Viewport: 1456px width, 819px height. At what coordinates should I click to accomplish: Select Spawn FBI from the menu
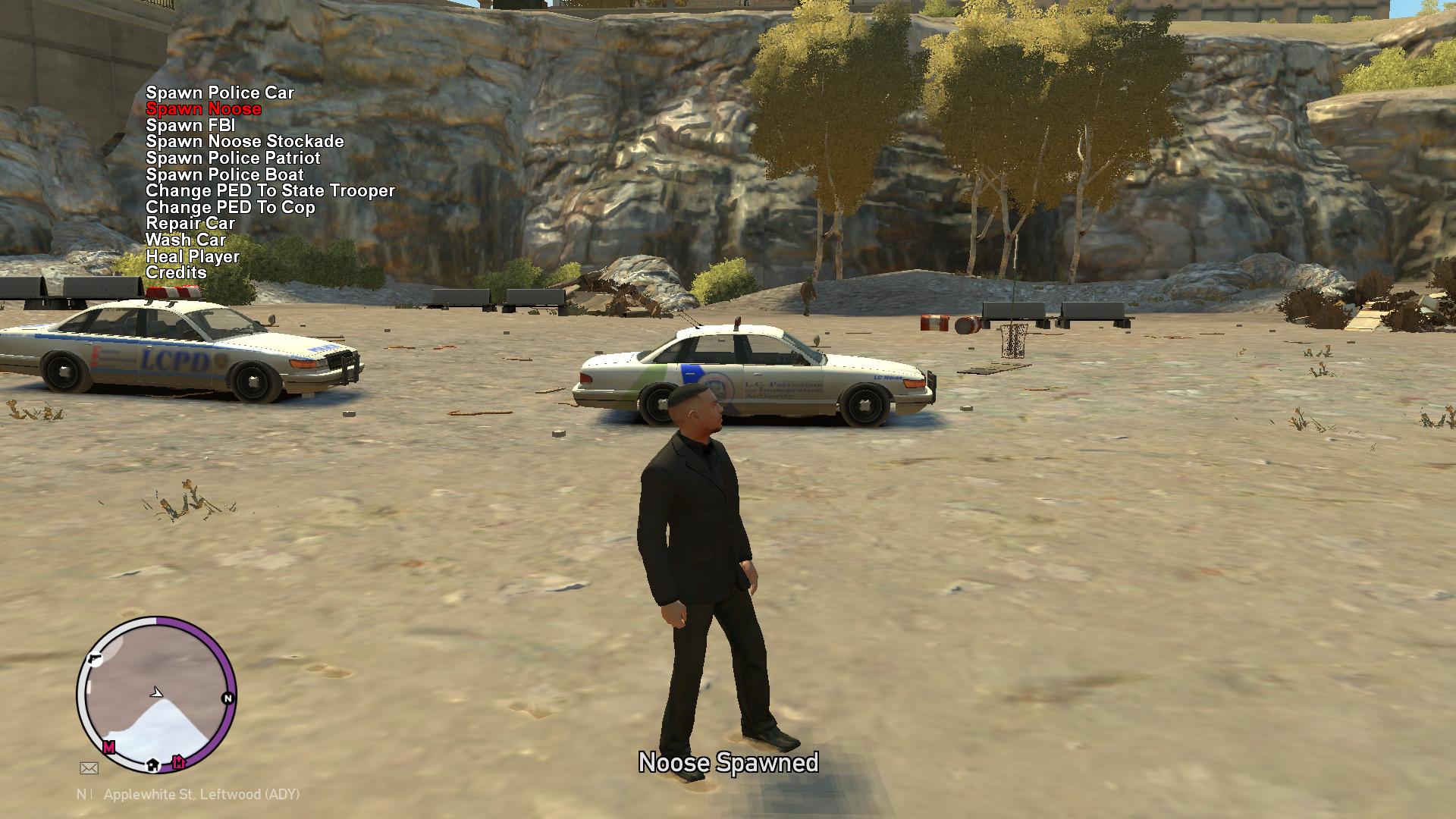click(190, 125)
